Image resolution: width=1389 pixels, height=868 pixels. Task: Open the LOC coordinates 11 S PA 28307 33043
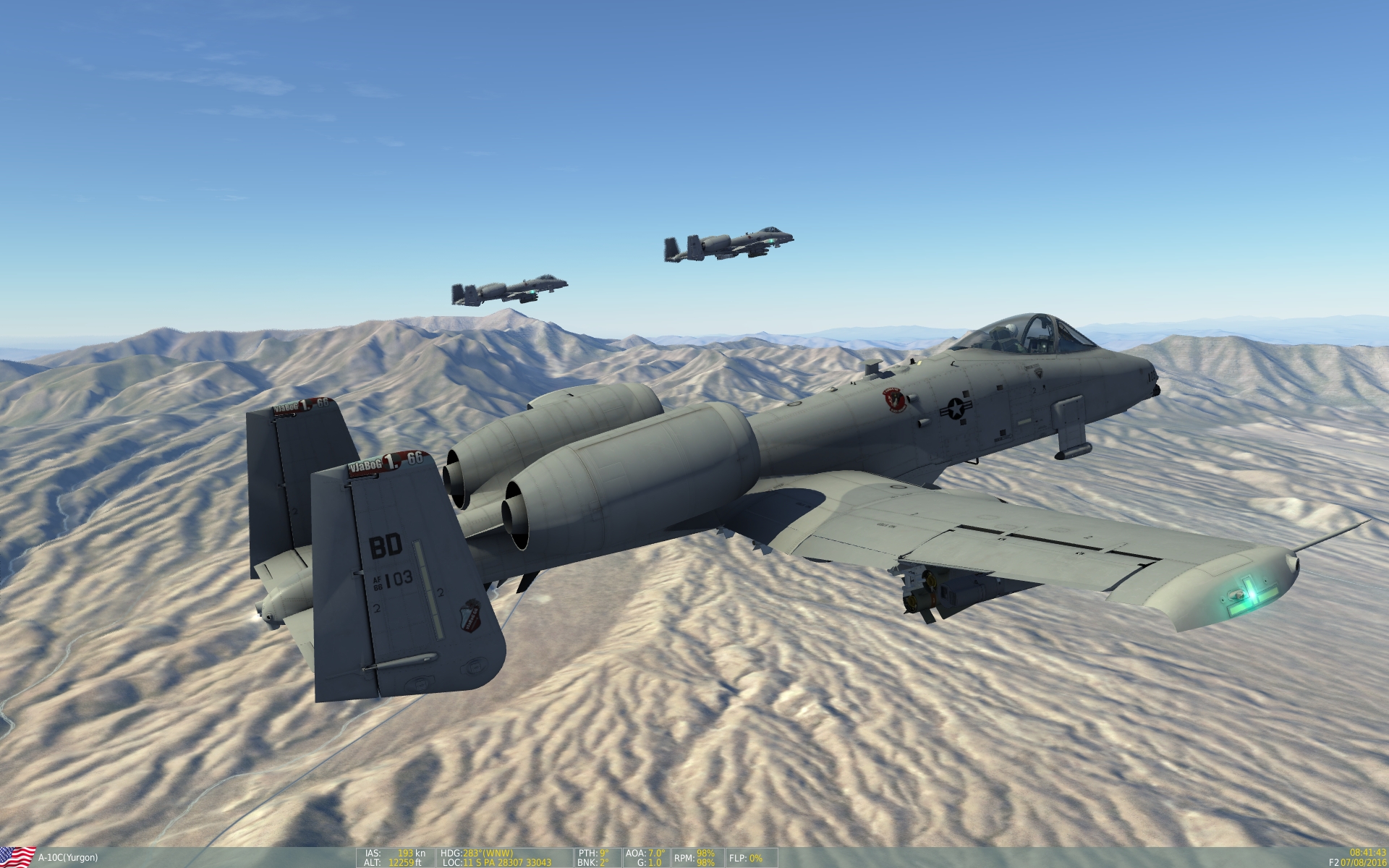point(499,861)
